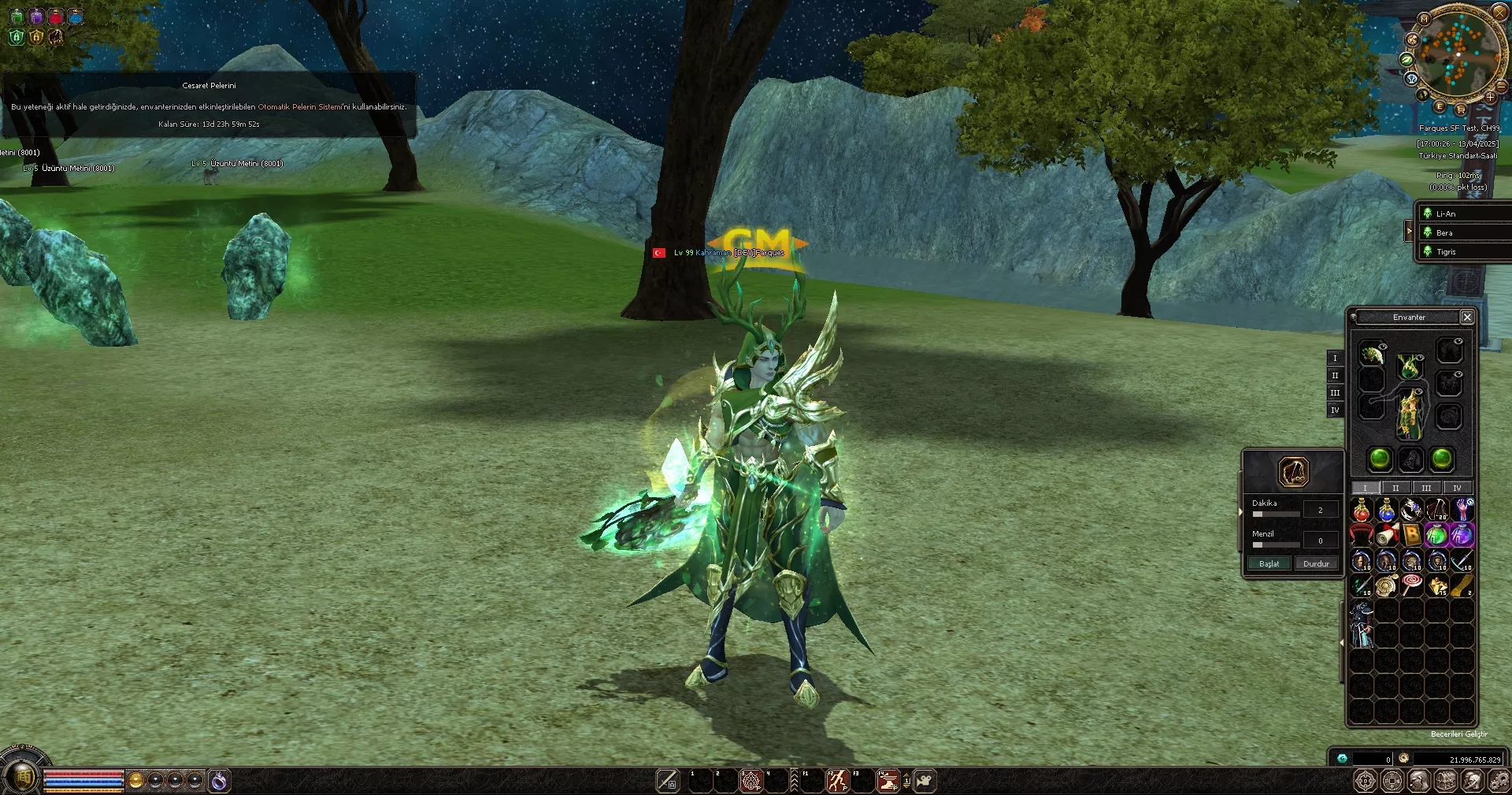Click the gold coin icon near health bars

135,779
